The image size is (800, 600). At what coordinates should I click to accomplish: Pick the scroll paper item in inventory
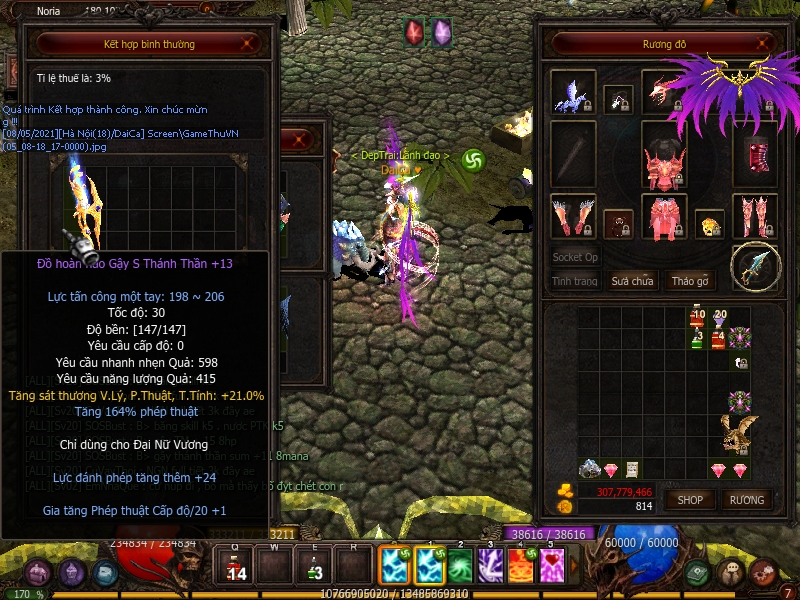[x=632, y=469]
